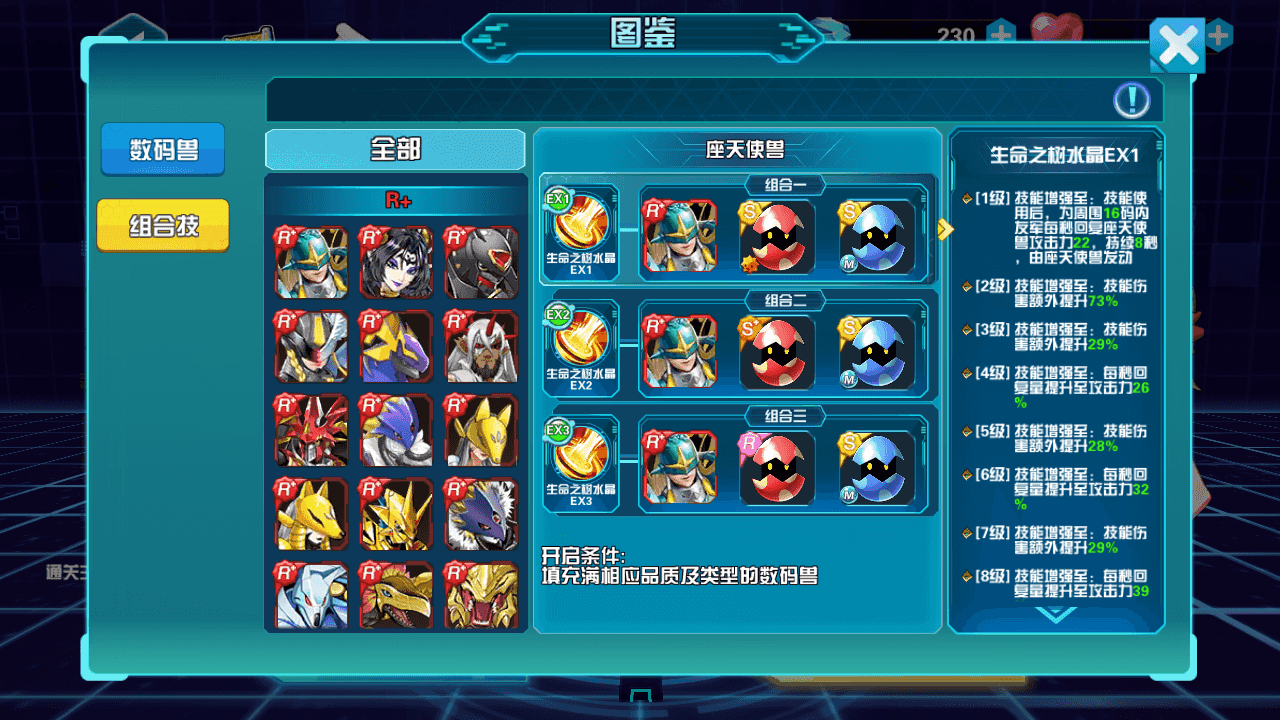Image resolution: width=1280 pixels, height=720 pixels.
Task: Switch to the 组合技 tab
Action: (x=162, y=224)
